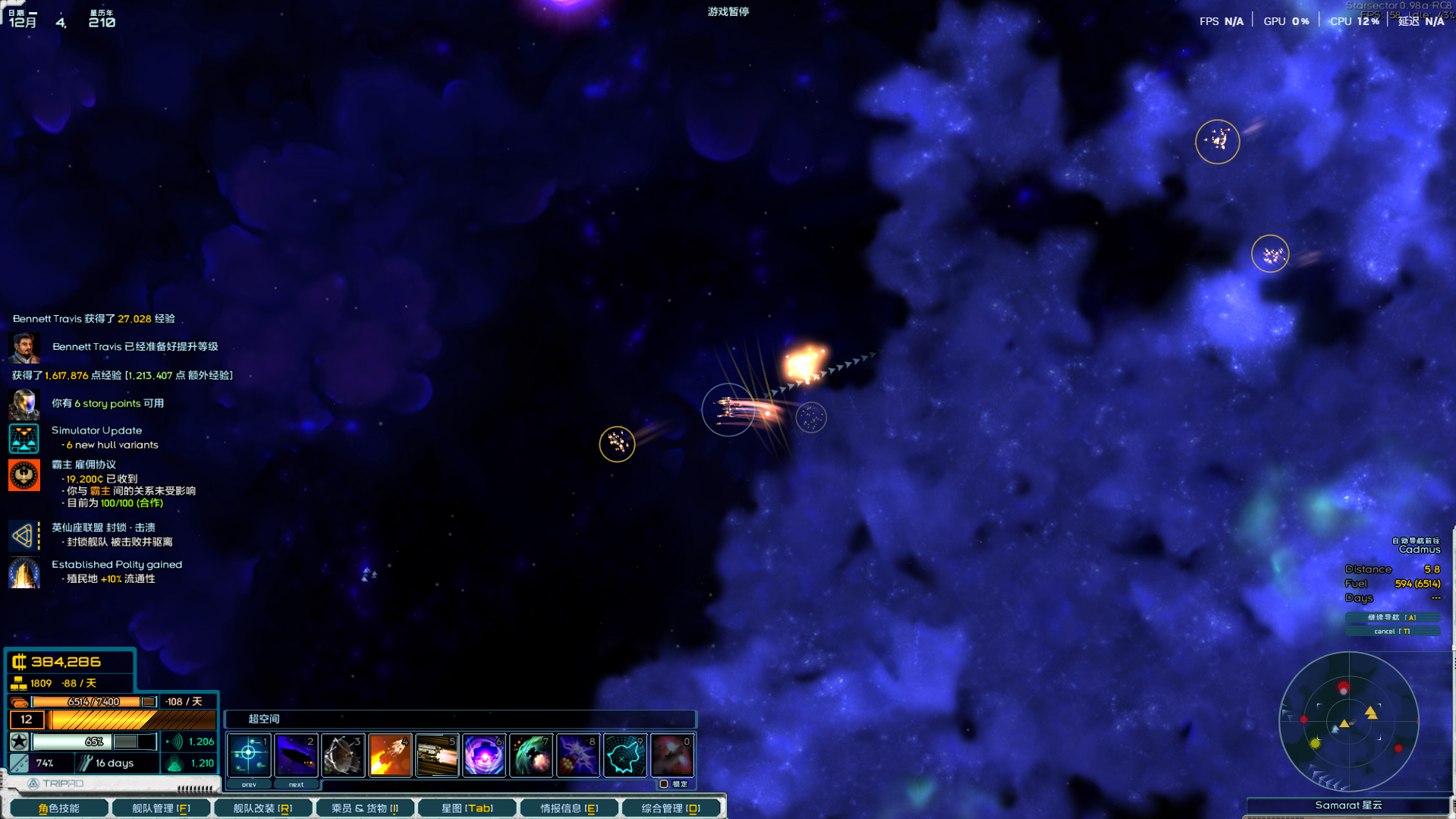Open 乘员 & 货物 crew and cargo
Image resolution: width=1456 pixels, height=819 pixels.
[x=365, y=808]
